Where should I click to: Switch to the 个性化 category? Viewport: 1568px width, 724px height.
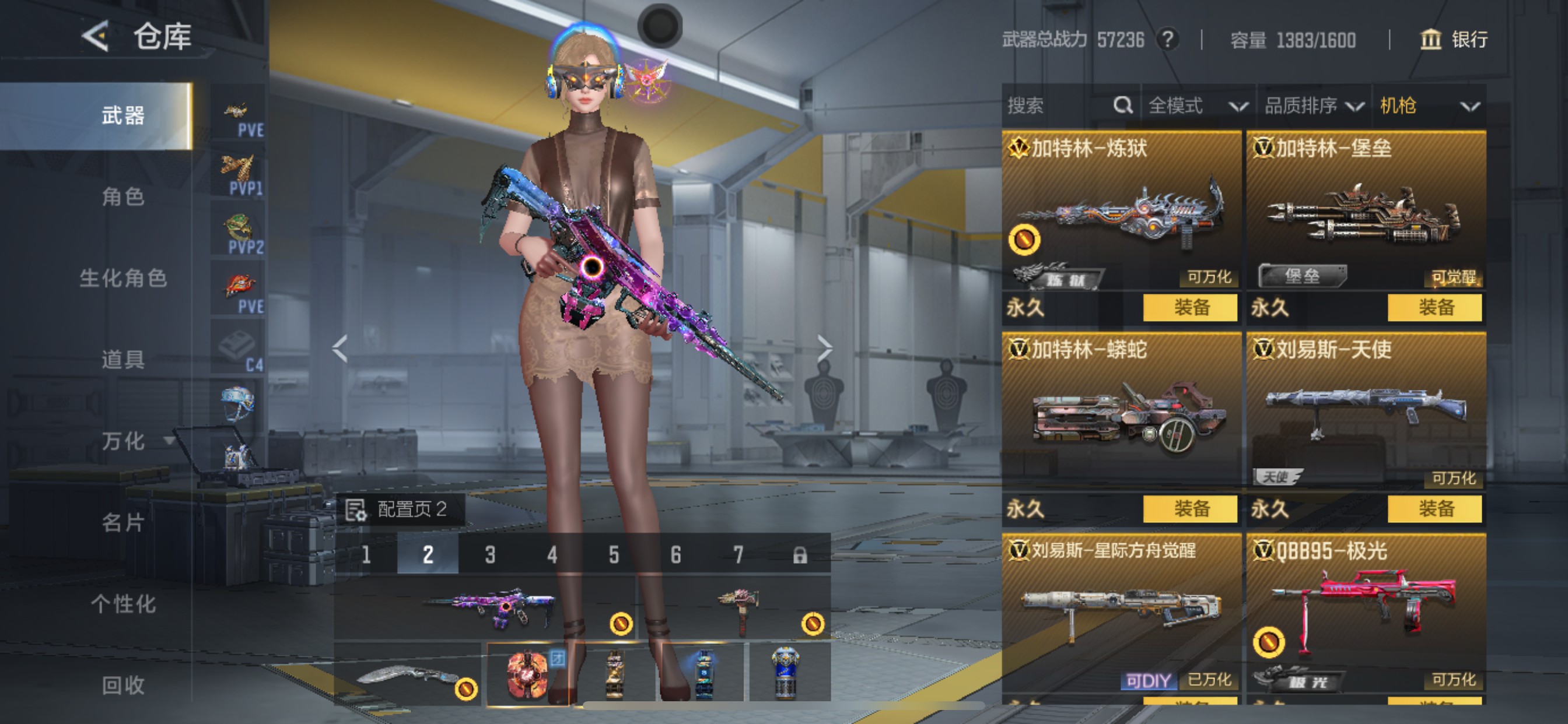[x=123, y=603]
